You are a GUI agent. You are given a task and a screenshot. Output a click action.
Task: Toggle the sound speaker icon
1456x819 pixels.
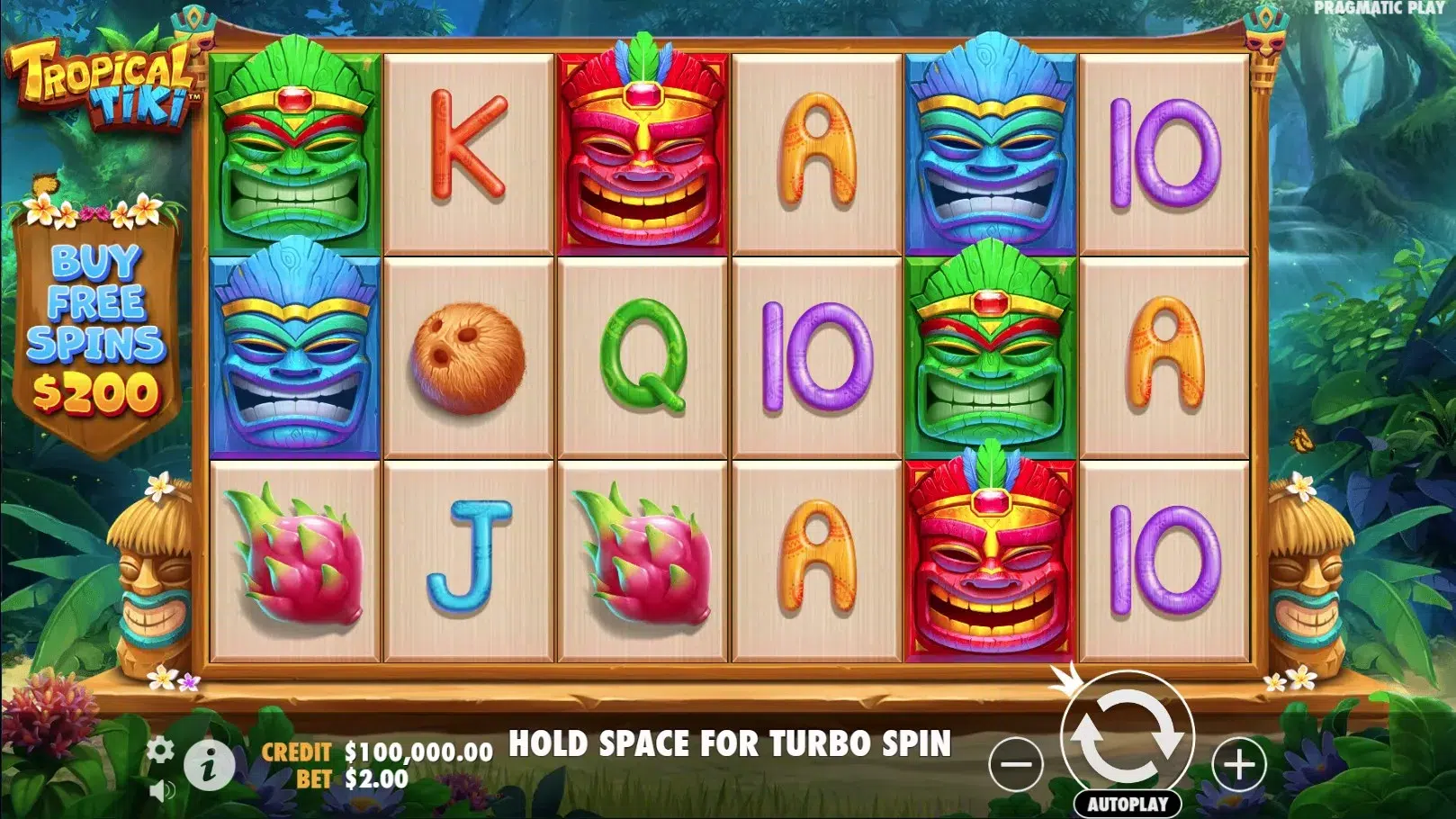tap(162, 791)
